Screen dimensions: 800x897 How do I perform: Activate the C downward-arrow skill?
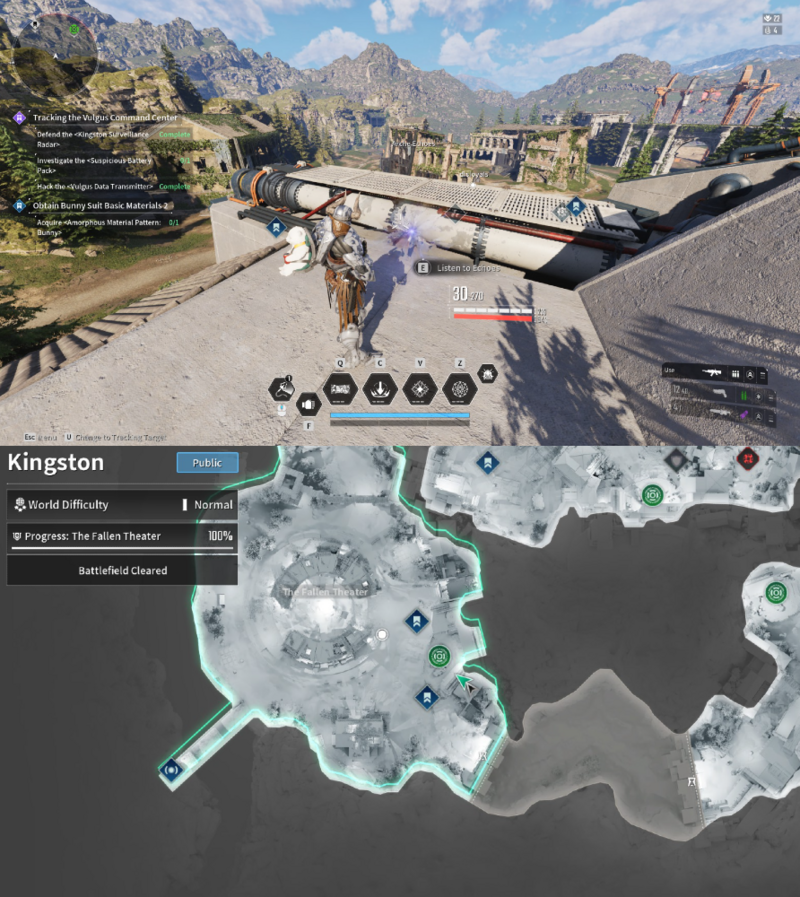click(x=379, y=388)
